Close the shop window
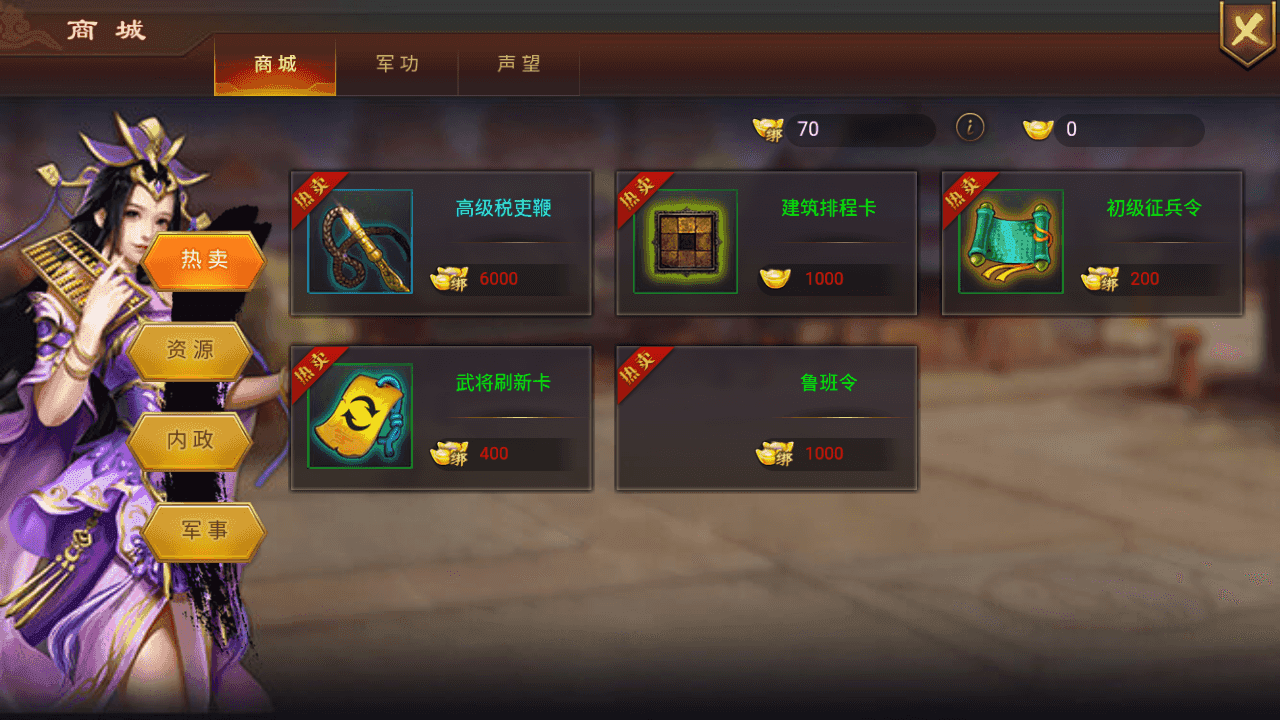Viewport: 1280px width, 720px height. click(x=1247, y=32)
